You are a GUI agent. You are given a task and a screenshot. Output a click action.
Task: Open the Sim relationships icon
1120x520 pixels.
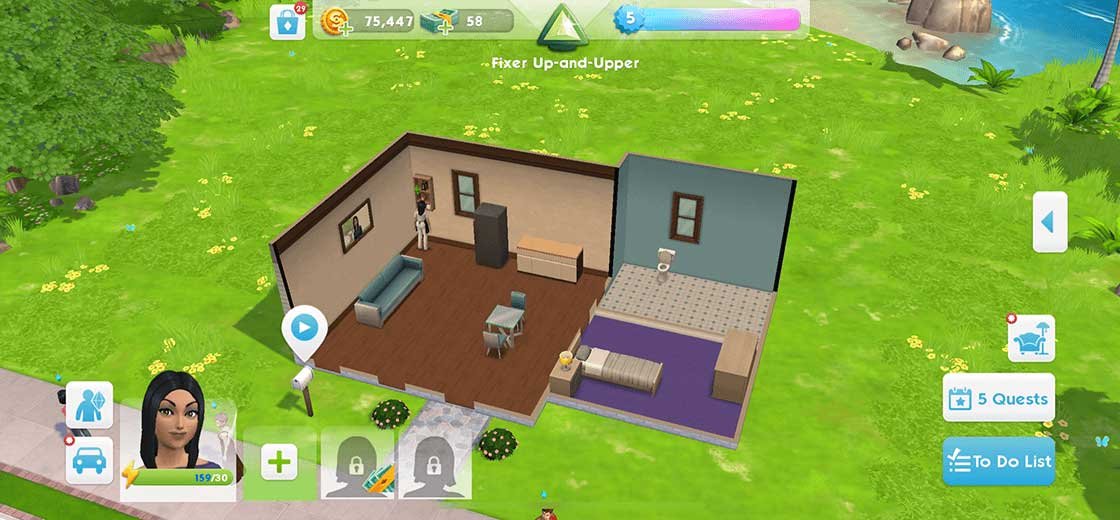[x=90, y=405]
